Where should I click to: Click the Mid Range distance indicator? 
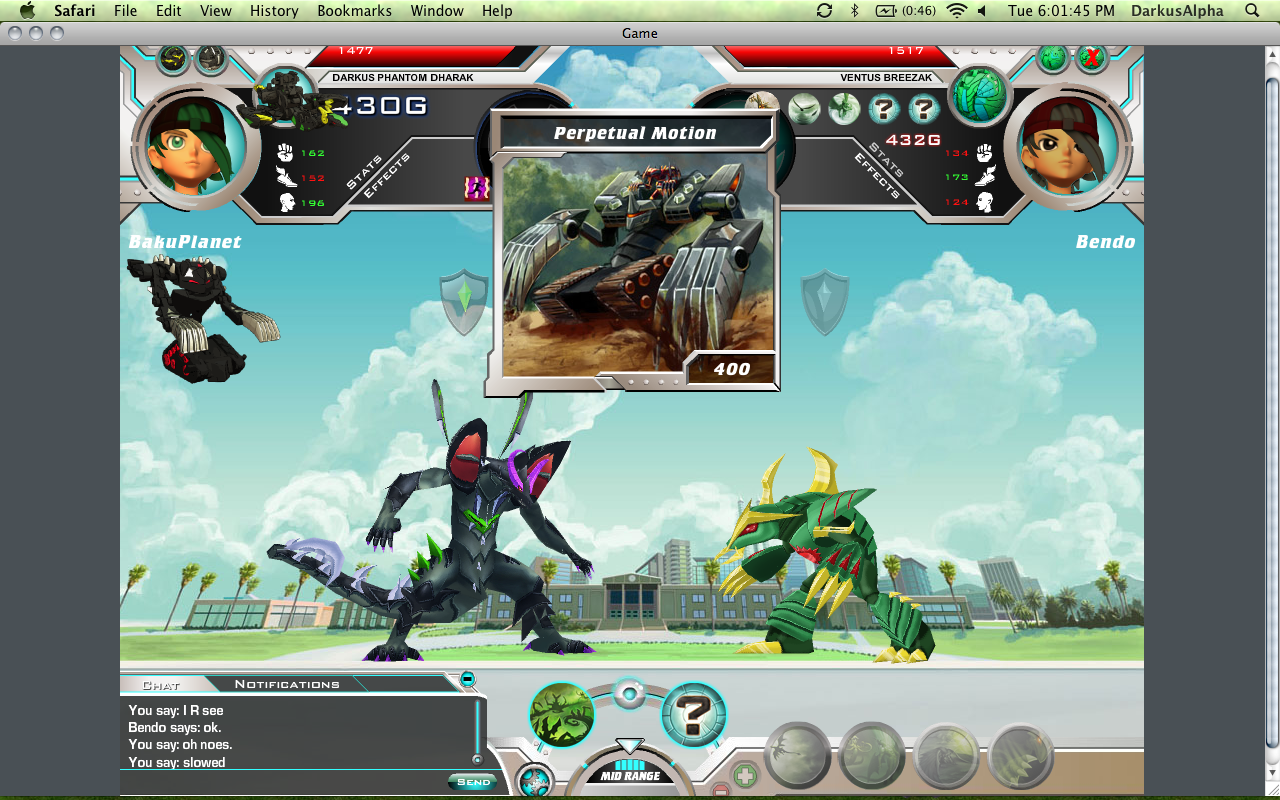(629, 775)
